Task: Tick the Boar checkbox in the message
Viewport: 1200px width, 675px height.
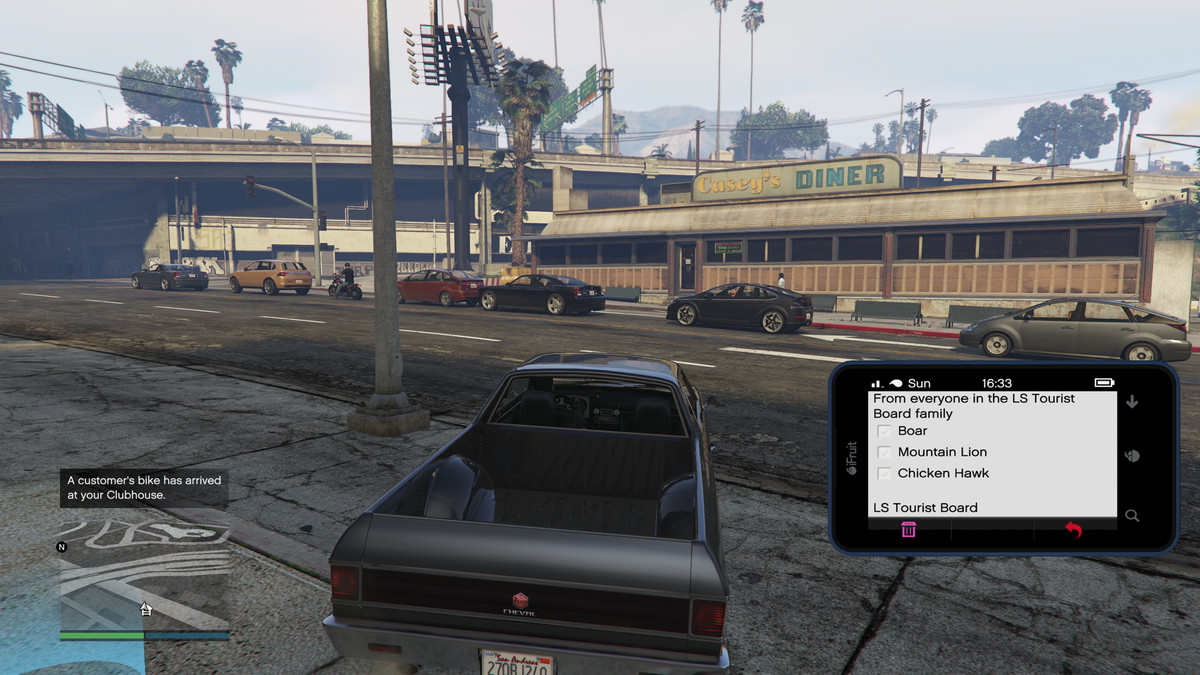Action: (x=884, y=431)
